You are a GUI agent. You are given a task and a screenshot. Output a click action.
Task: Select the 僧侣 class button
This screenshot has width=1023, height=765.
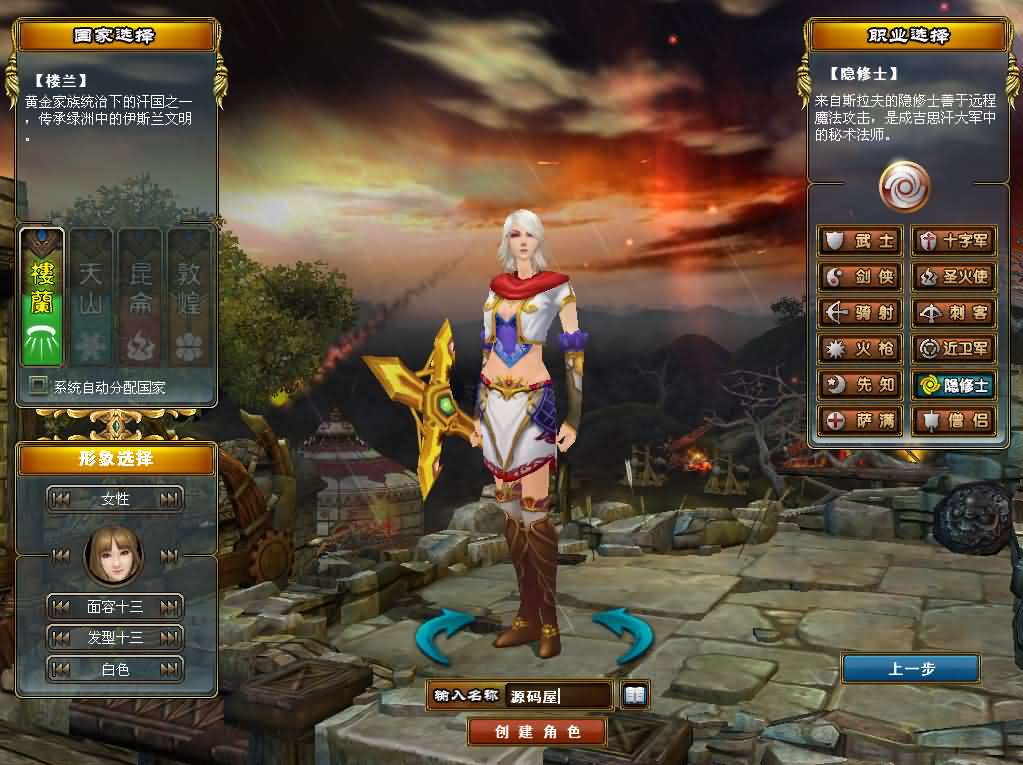953,421
